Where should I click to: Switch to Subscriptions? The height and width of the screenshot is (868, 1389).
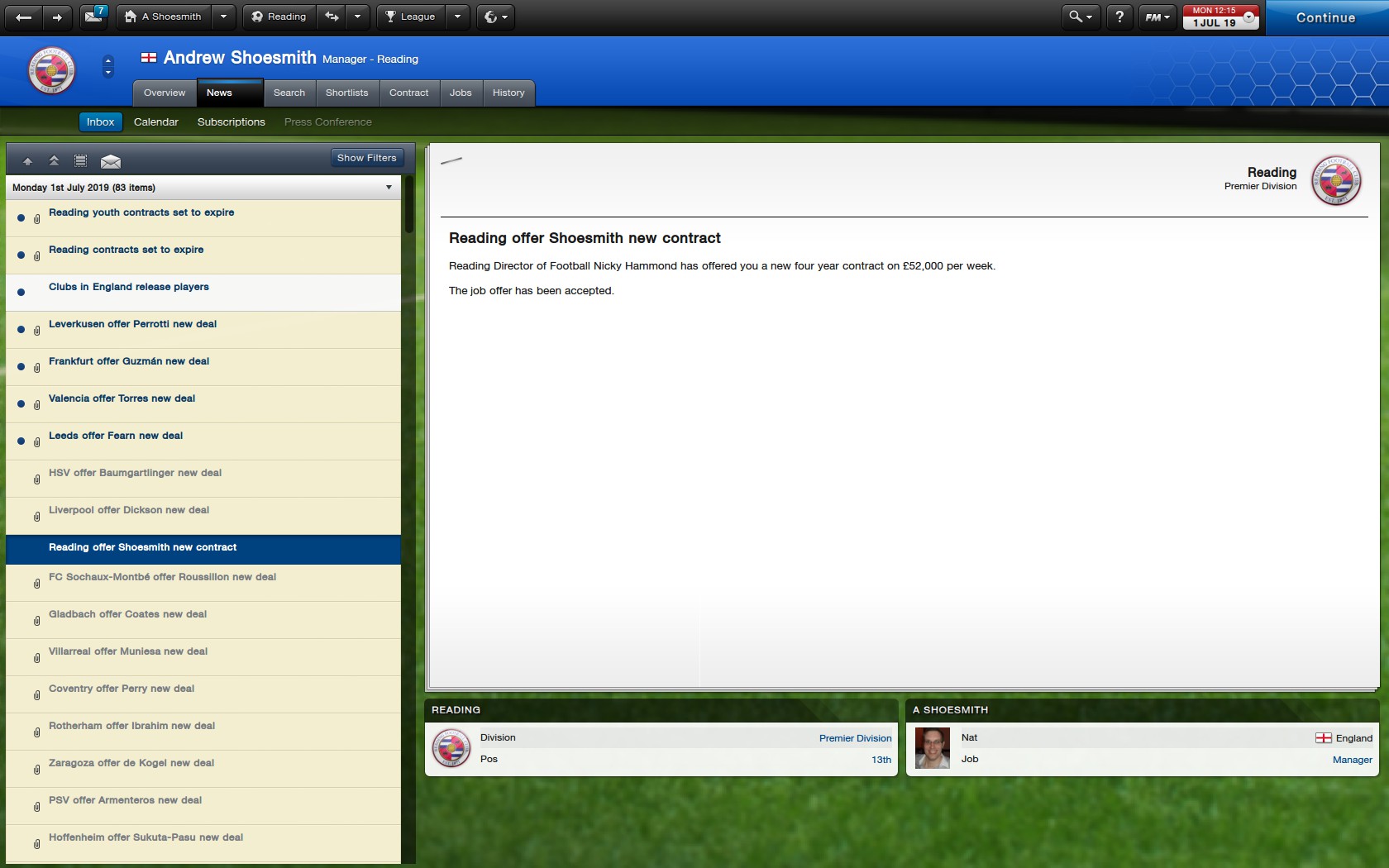pos(231,122)
